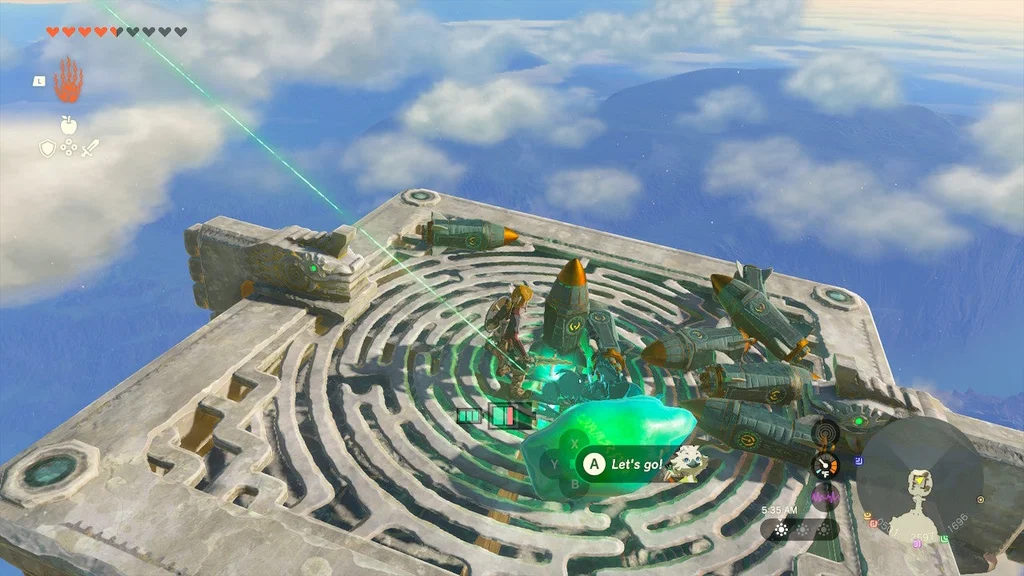The width and height of the screenshot is (1024, 576).
Task: Activate the Ultrahand ability icon
Action: (68, 80)
